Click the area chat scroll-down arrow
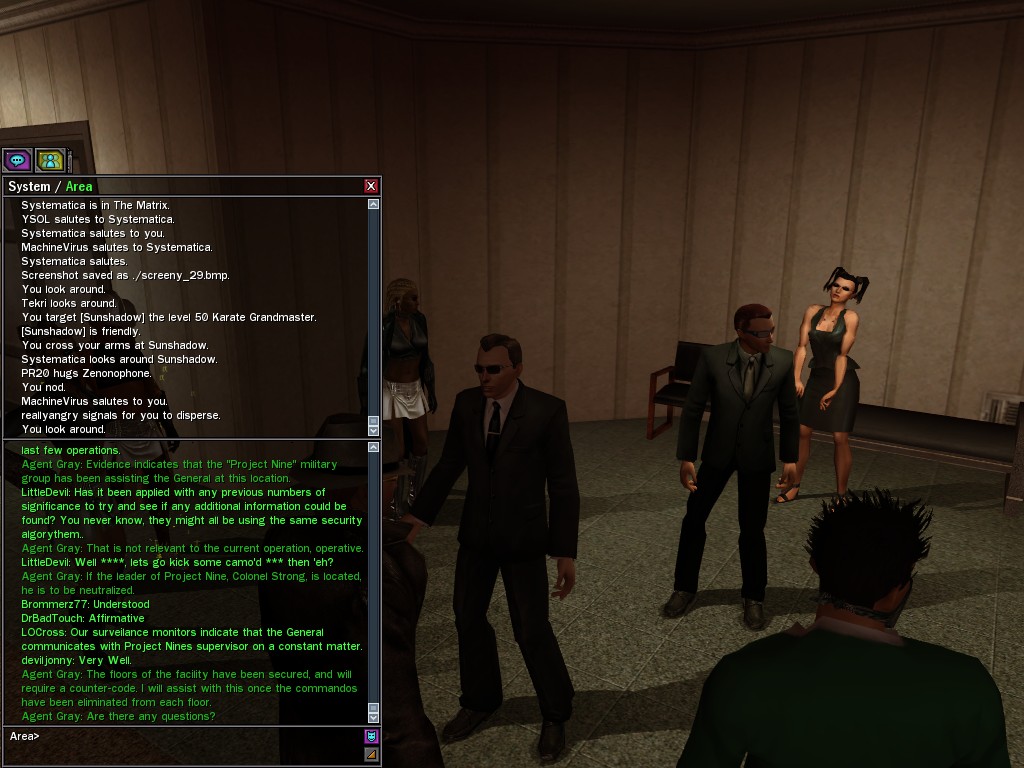 click(x=374, y=717)
